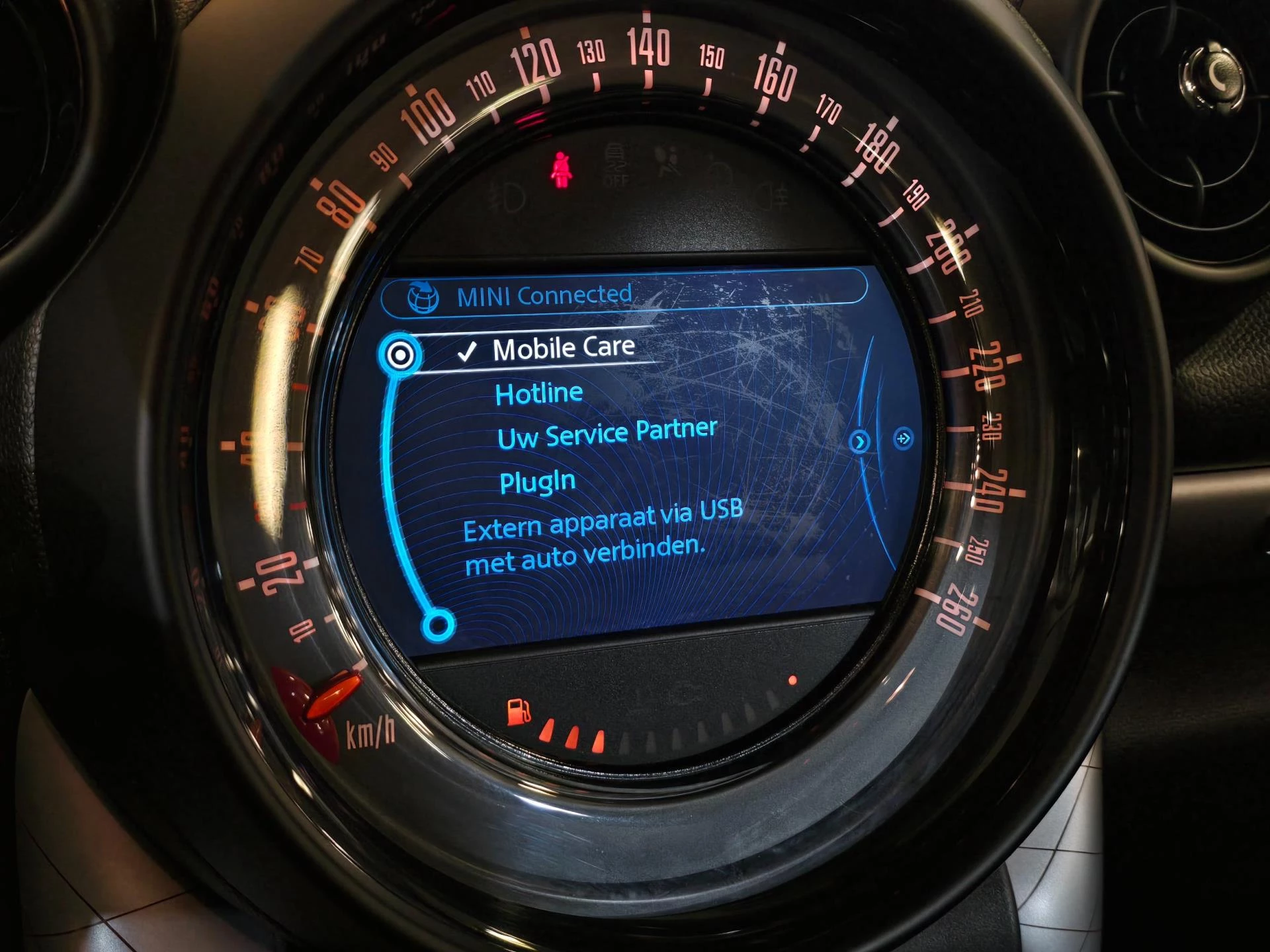The height and width of the screenshot is (952, 1270).
Task: Open the PlugIn option
Action: (537, 482)
